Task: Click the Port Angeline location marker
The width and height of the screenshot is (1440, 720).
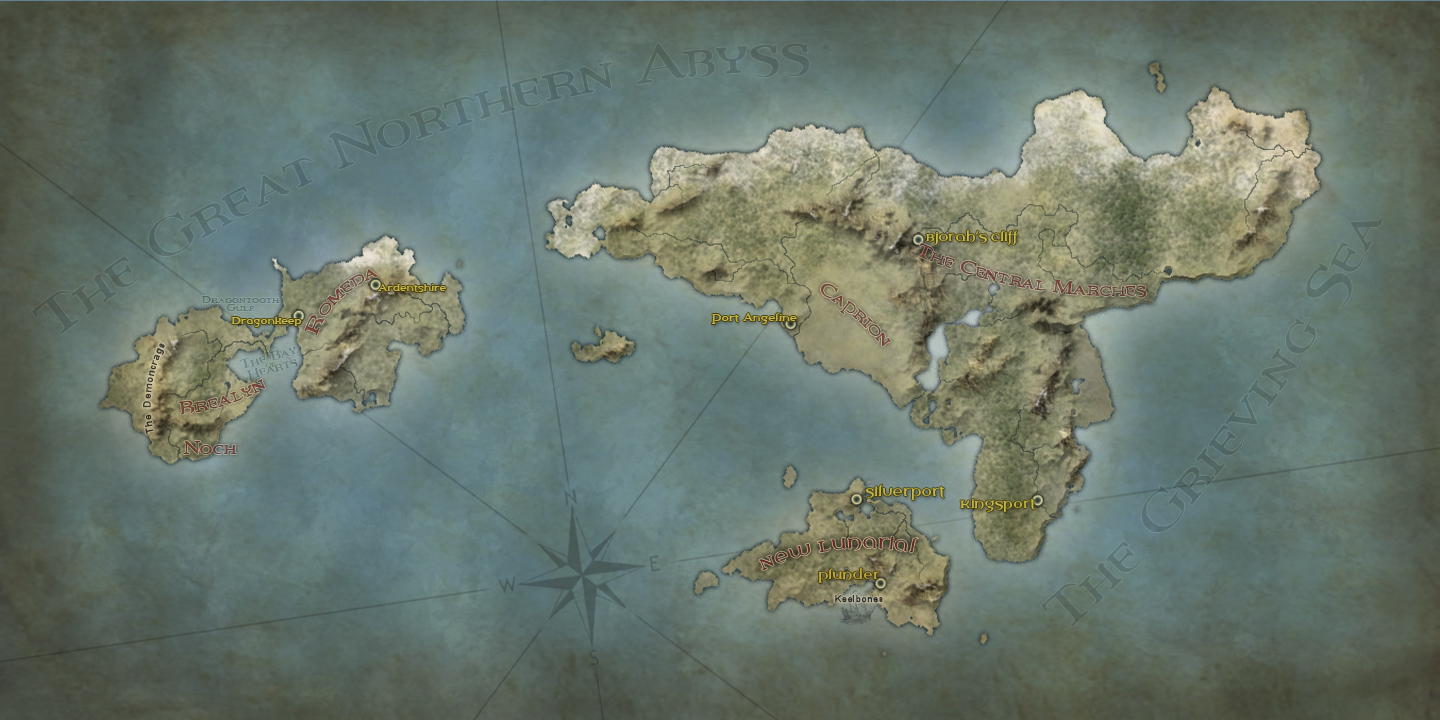Action: click(x=790, y=324)
